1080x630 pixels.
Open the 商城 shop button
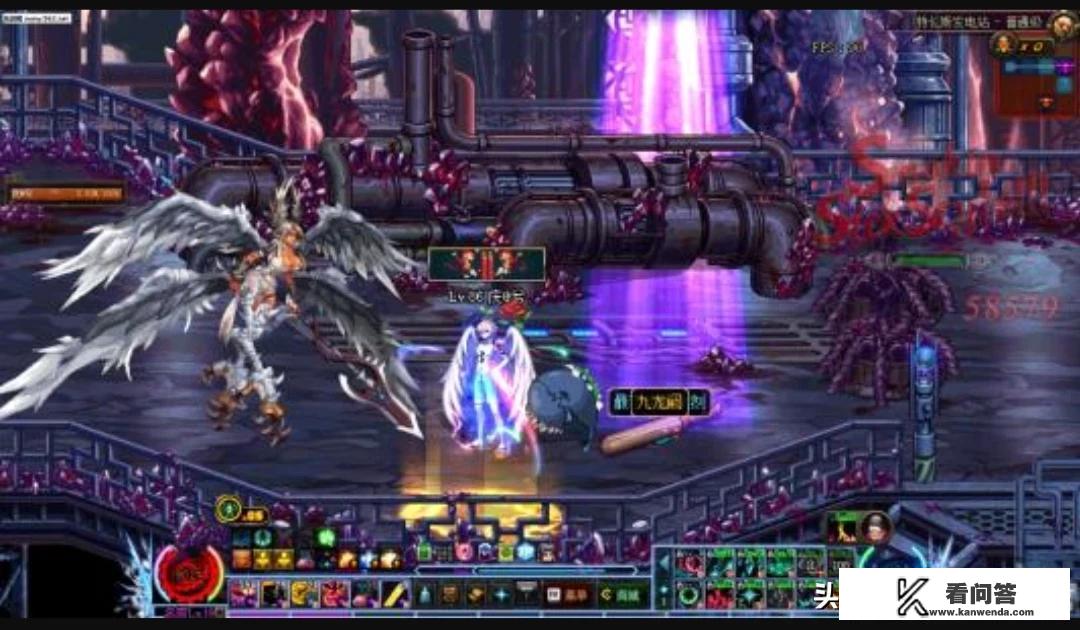[x=624, y=595]
